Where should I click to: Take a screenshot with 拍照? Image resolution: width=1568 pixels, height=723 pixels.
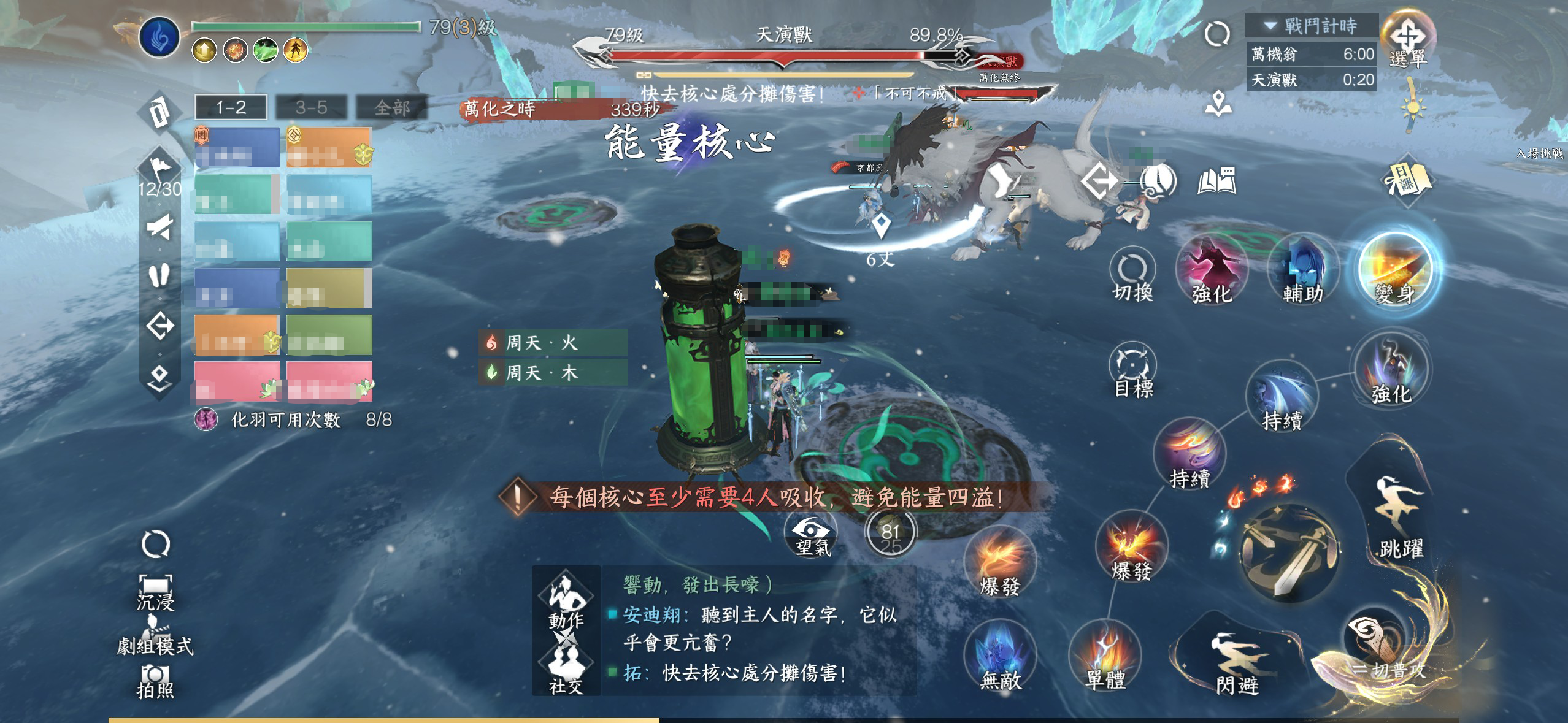pyautogui.click(x=155, y=682)
